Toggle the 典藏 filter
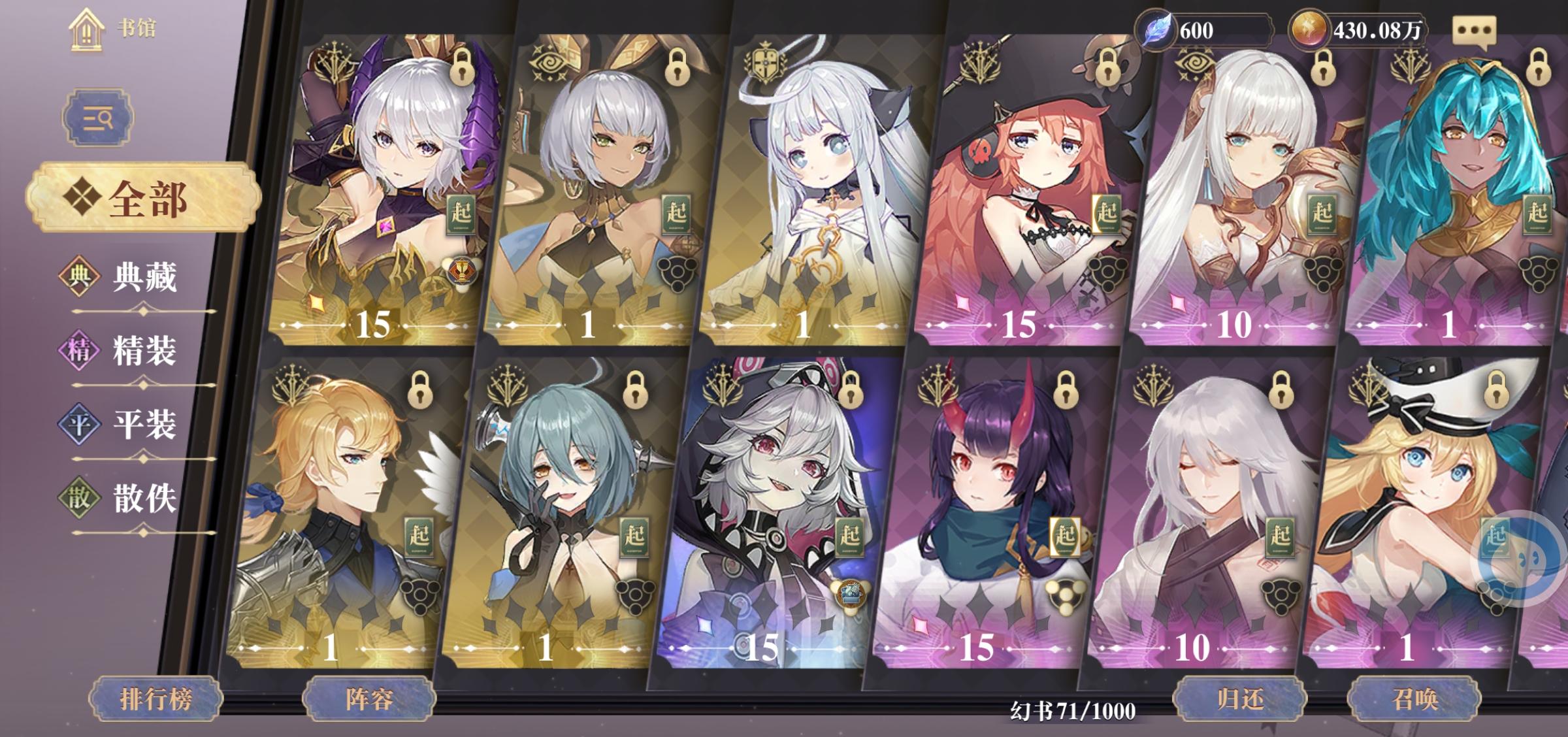Viewport: 1568px width, 737px height. coord(129,278)
